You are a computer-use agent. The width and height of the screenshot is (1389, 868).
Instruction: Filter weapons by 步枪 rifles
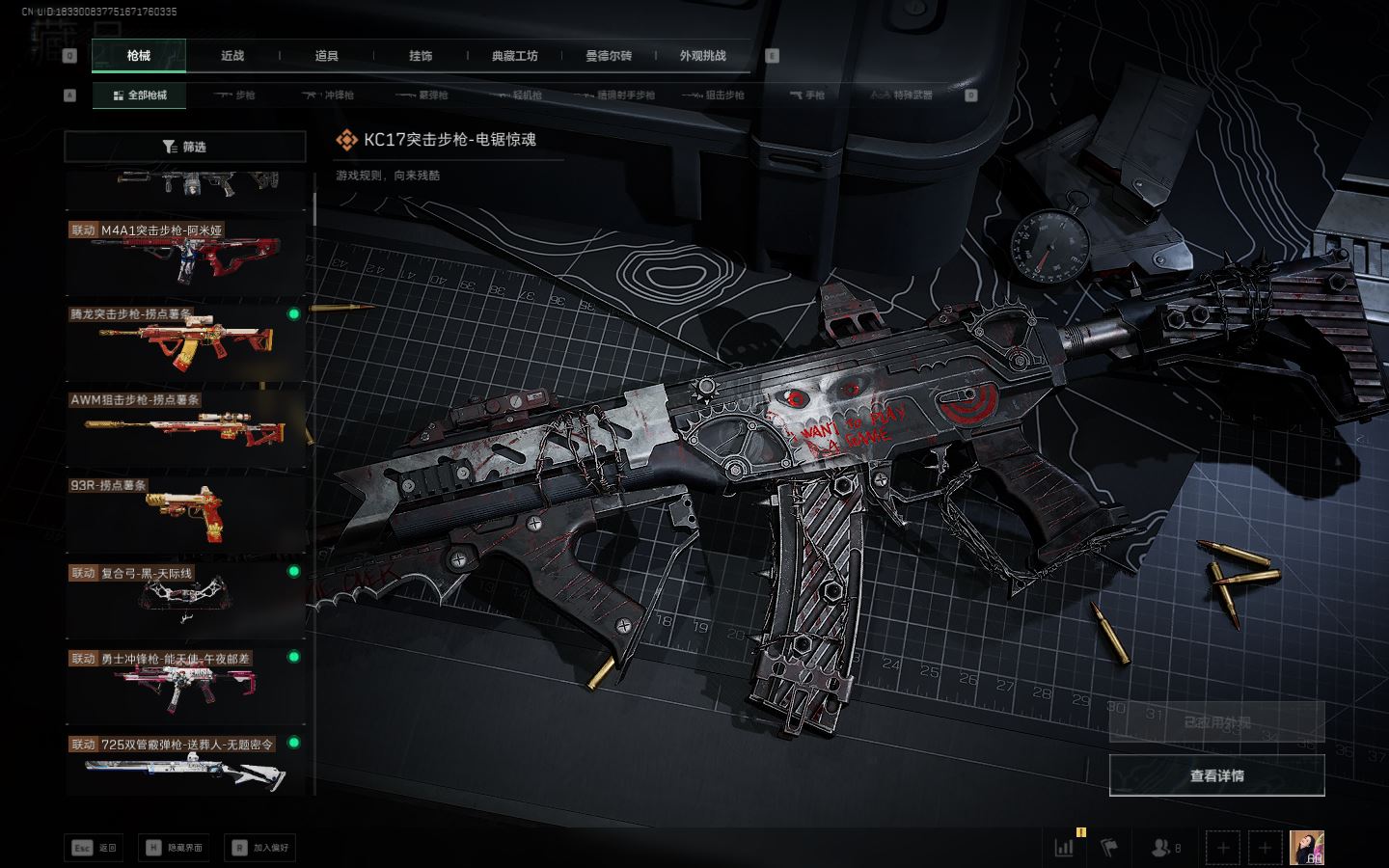pos(235,95)
